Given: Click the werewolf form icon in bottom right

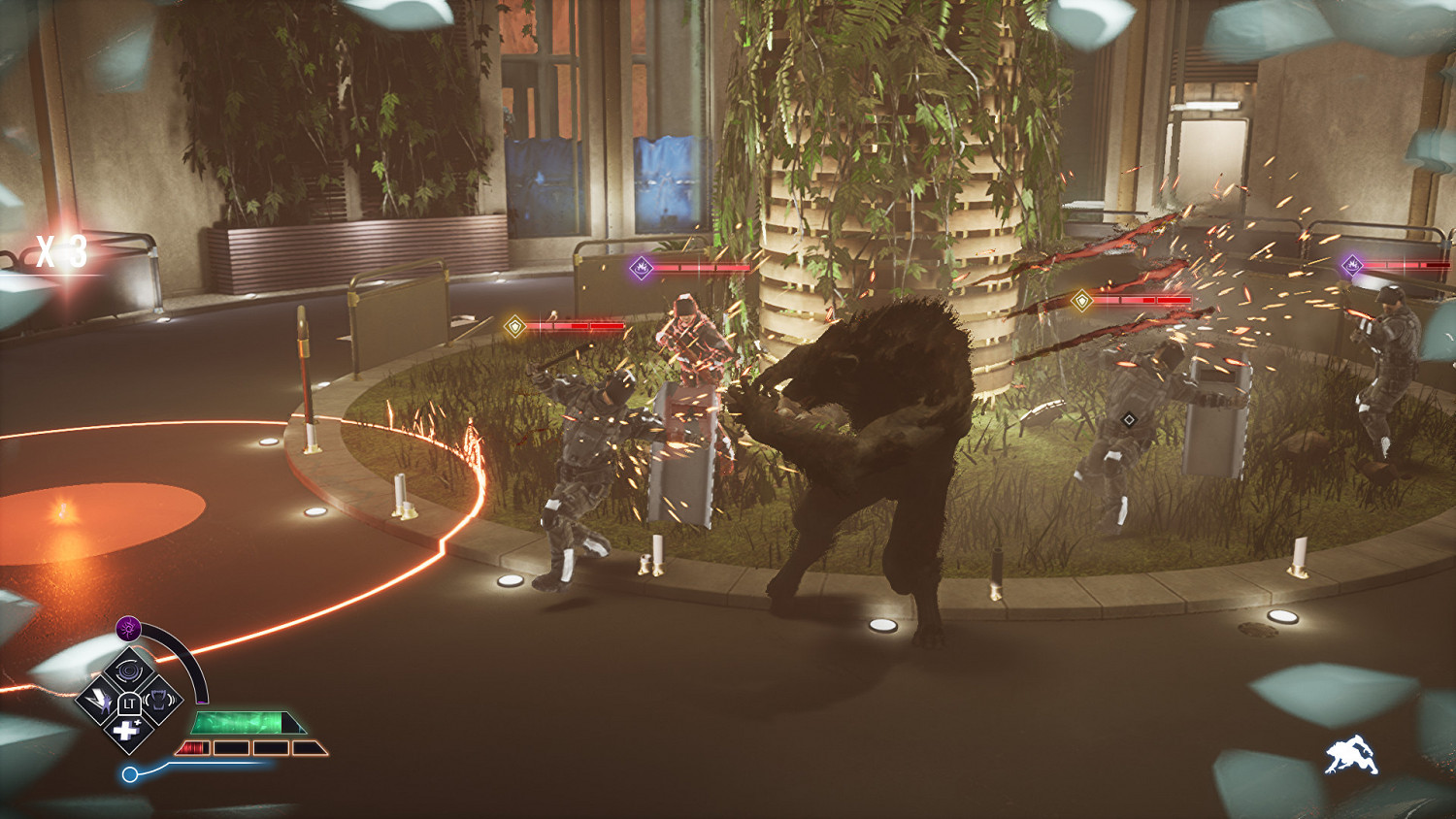Looking at the screenshot, I should click(1352, 752).
